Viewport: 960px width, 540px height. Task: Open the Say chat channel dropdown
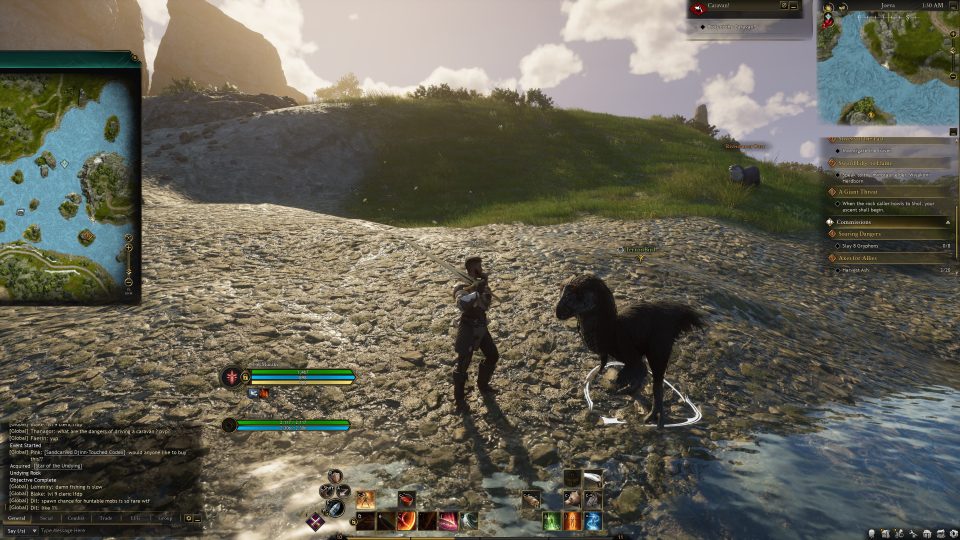pyautogui.click(x=18, y=530)
